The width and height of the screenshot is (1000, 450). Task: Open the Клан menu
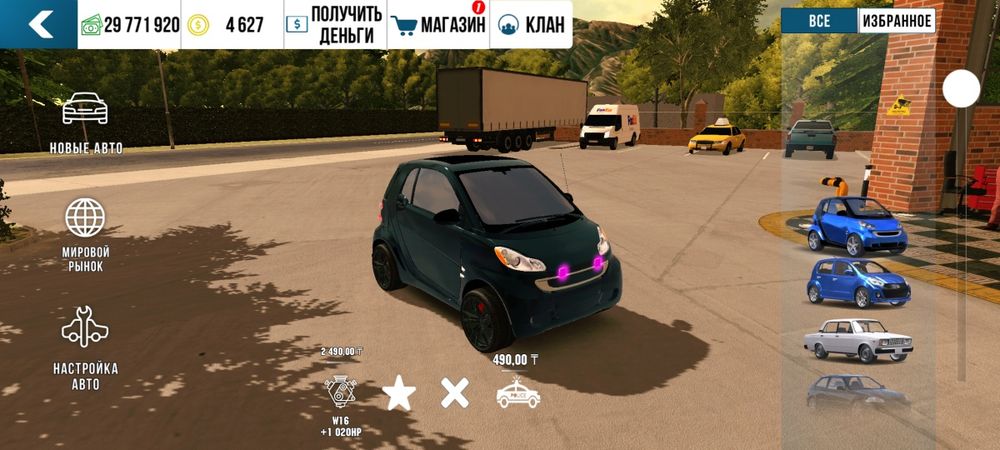[531, 24]
